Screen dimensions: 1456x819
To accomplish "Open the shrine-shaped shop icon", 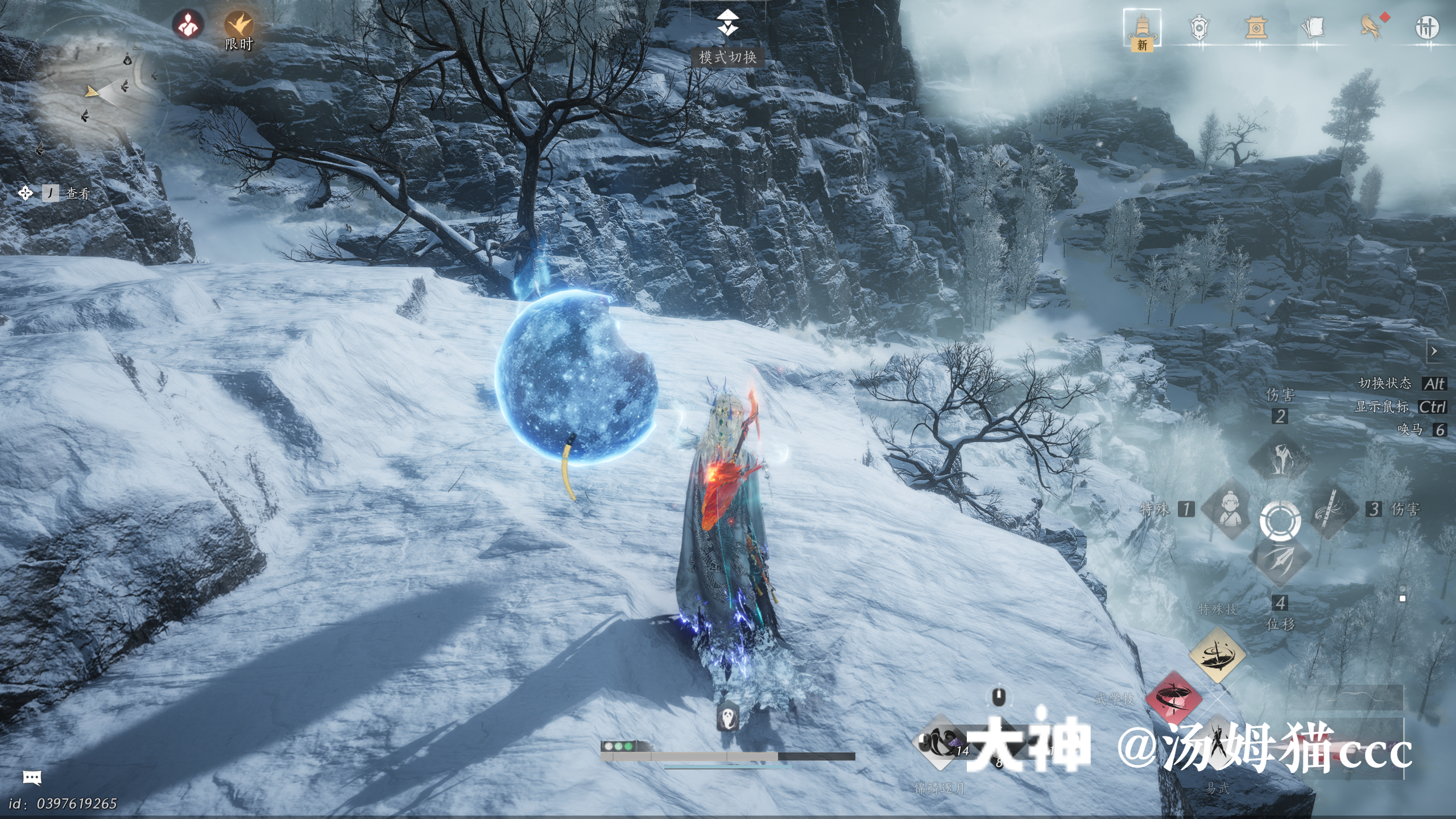I will click(1256, 27).
